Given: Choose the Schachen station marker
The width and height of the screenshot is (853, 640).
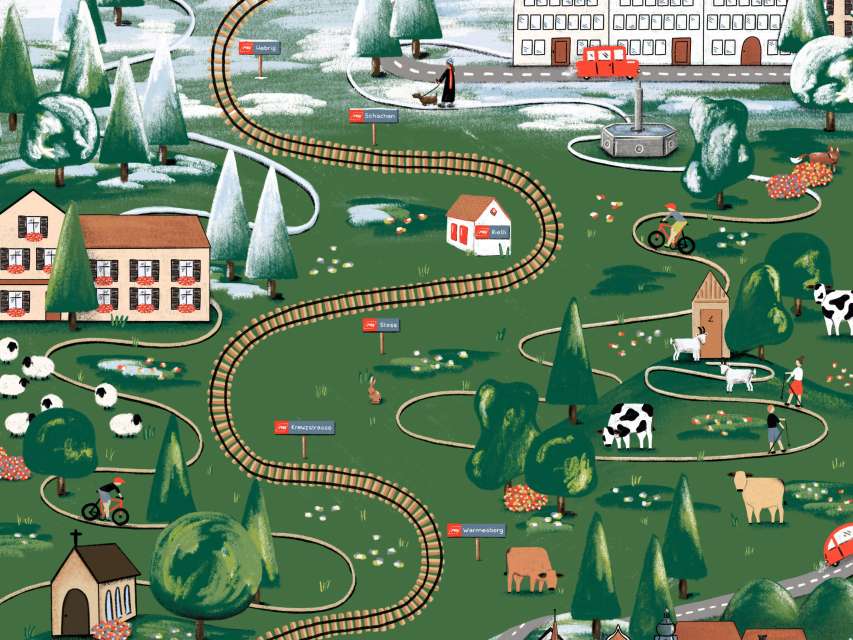Looking at the screenshot, I should point(373,116).
